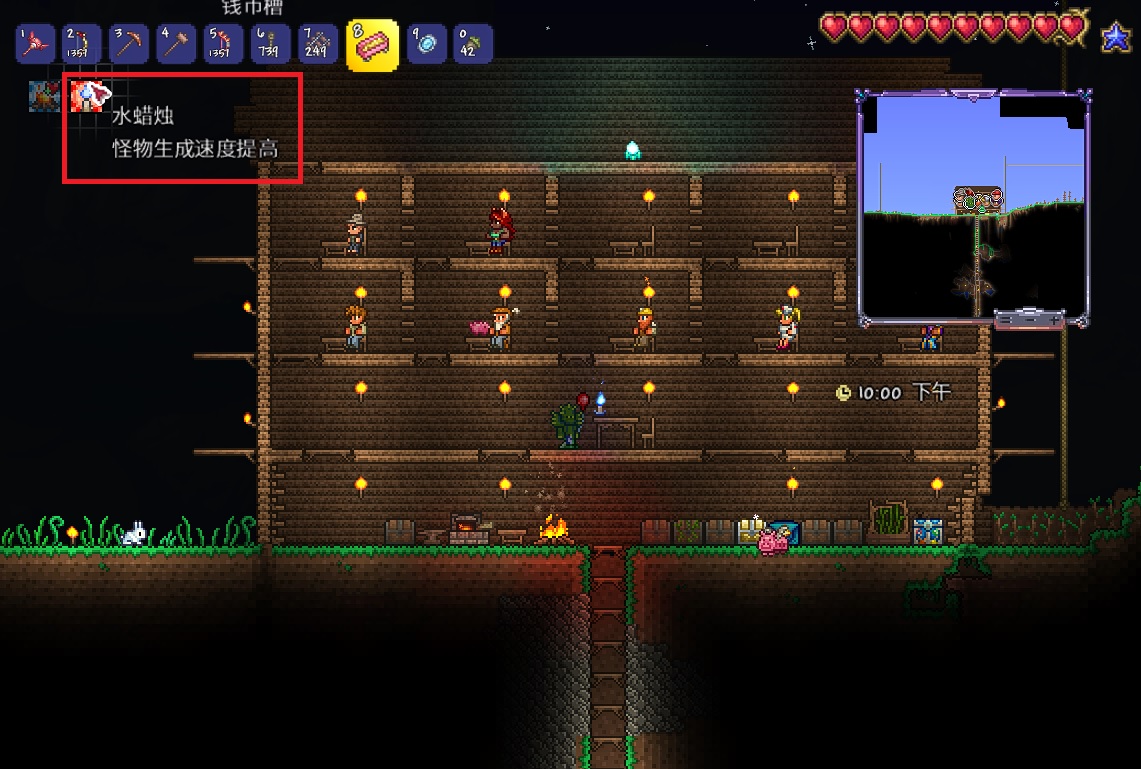Click the campfire buff icon
Image resolution: width=1141 pixels, height=769 pixels.
pos(44,96)
